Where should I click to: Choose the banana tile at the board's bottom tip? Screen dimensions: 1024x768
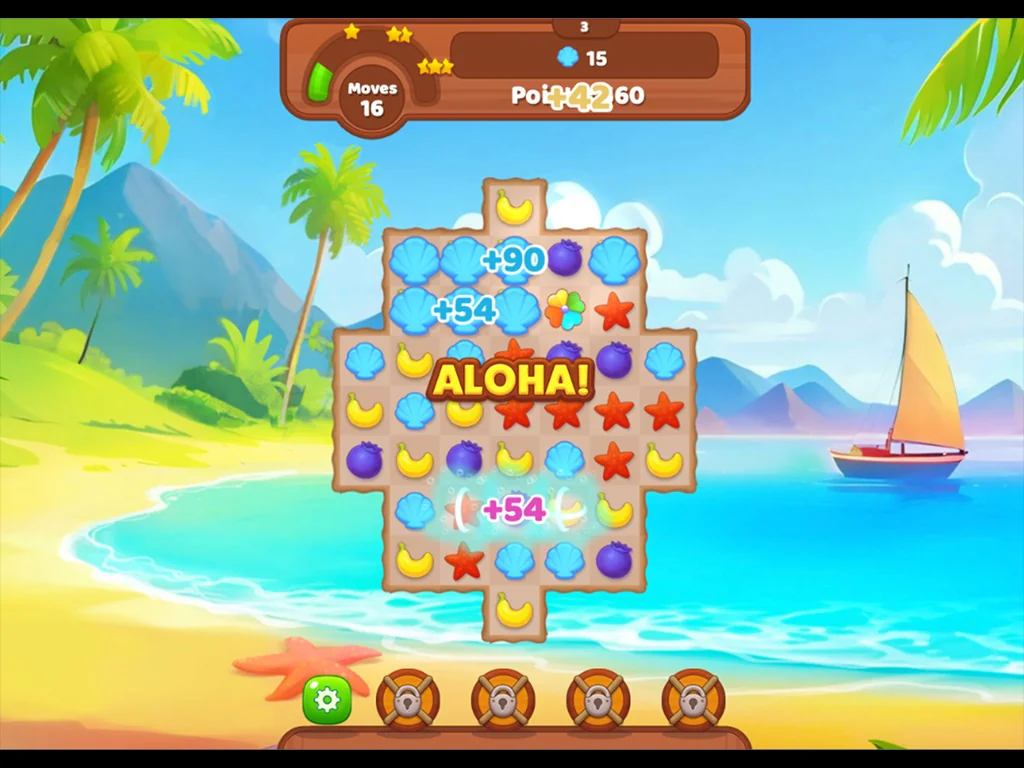click(x=514, y=610)
